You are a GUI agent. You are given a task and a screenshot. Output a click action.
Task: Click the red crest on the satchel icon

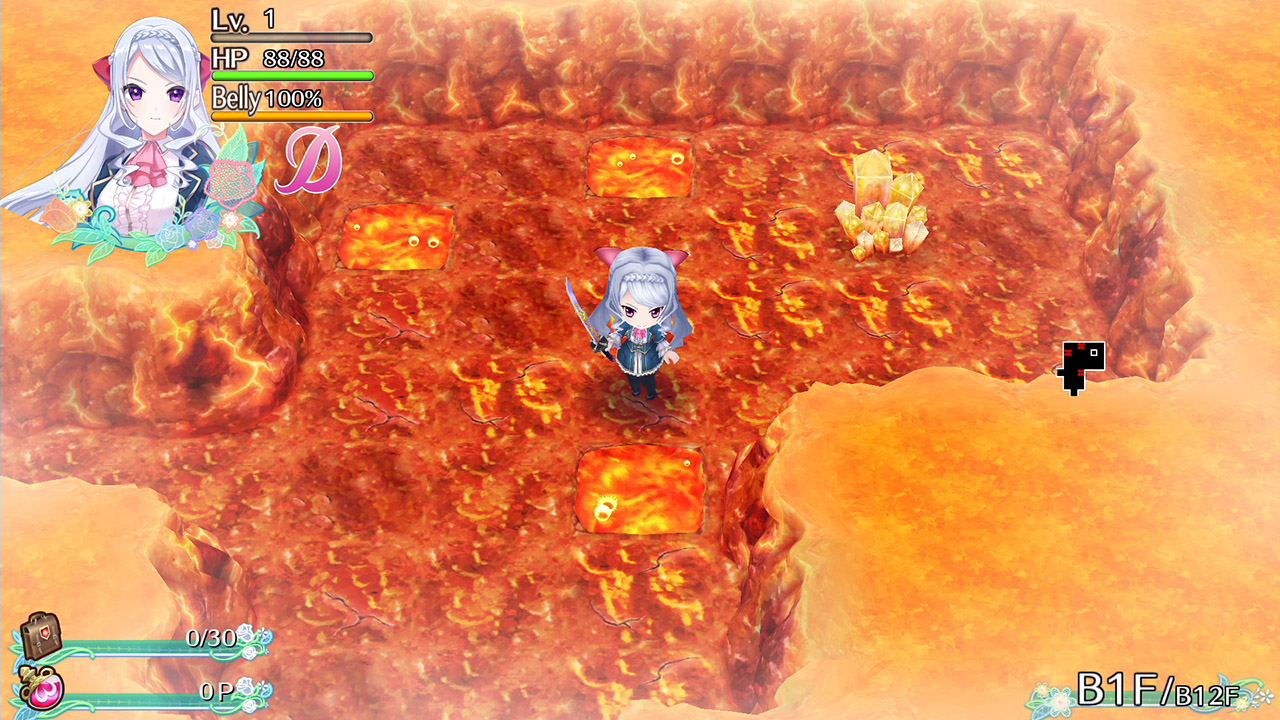coord(45,632)
